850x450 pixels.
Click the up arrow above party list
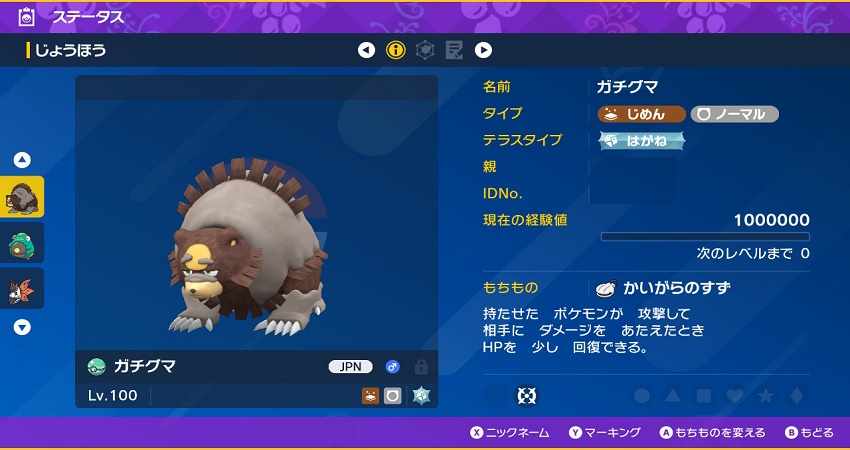(x=22, y=160)
